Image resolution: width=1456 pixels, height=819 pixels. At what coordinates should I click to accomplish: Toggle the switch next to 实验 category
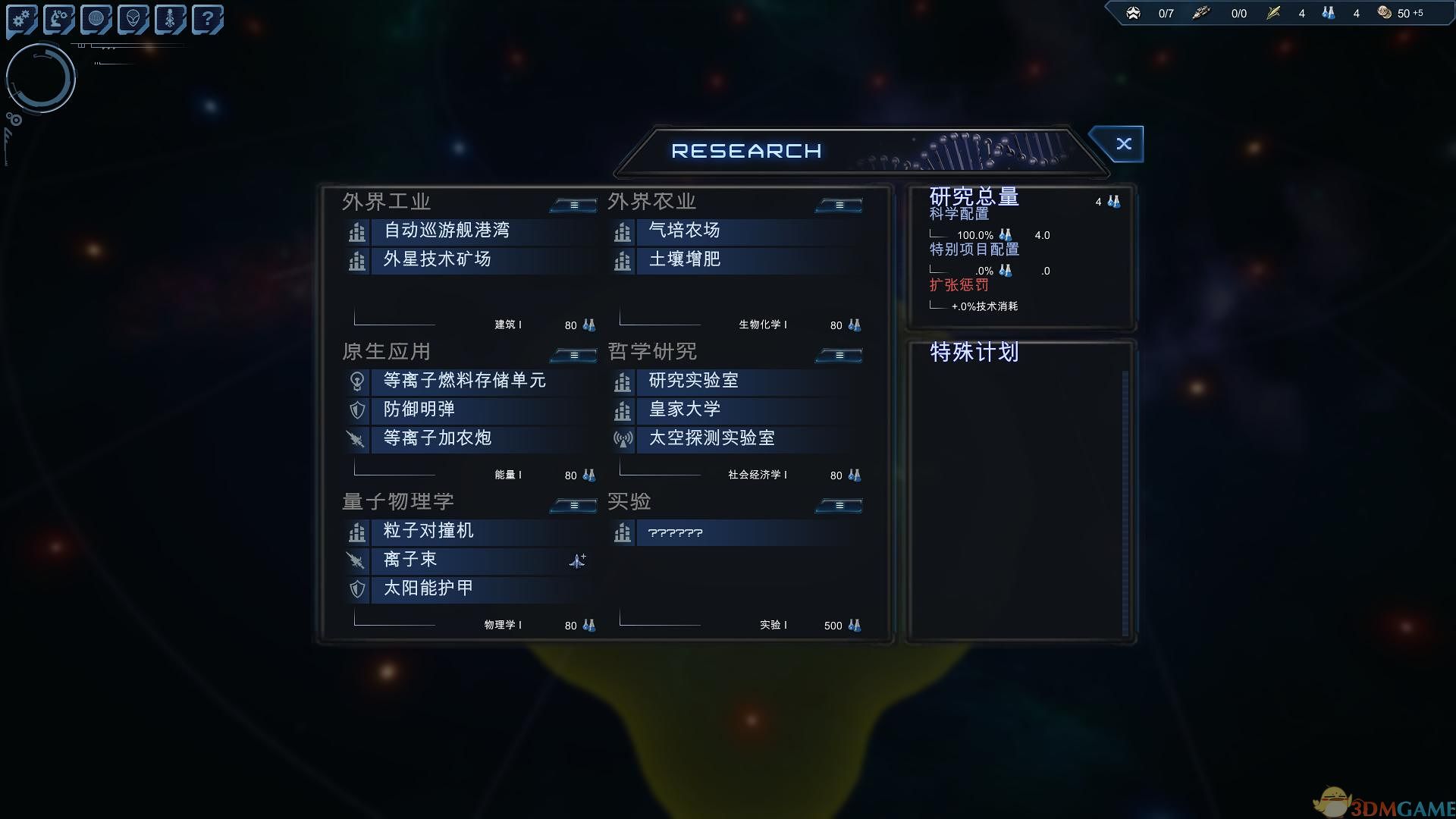point(838,504)
